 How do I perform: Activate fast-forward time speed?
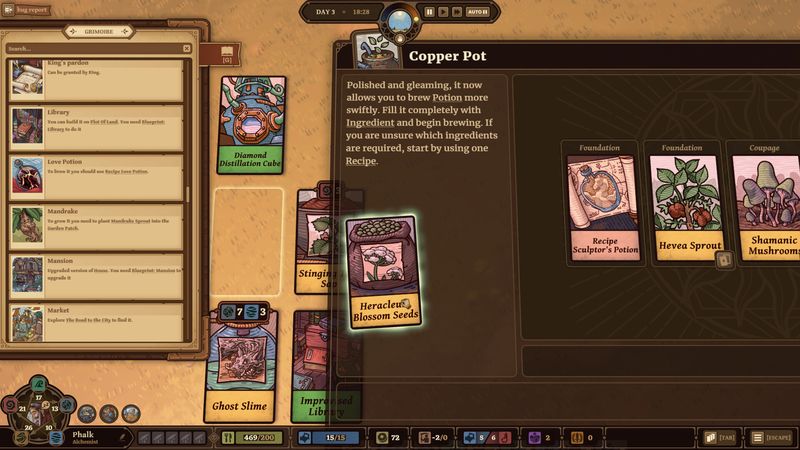[457, 12]
